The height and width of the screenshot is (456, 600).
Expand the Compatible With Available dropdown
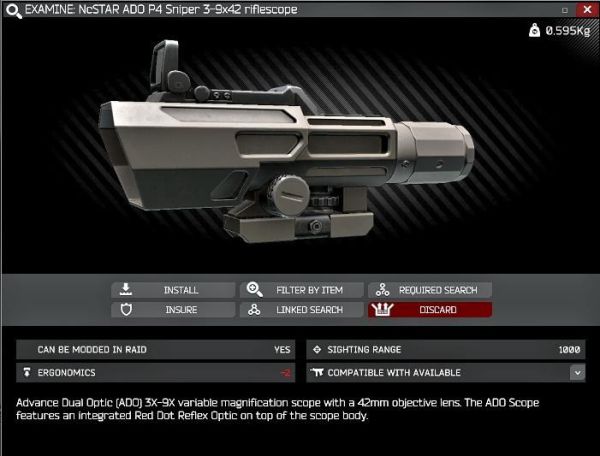(x=577, y=372)
